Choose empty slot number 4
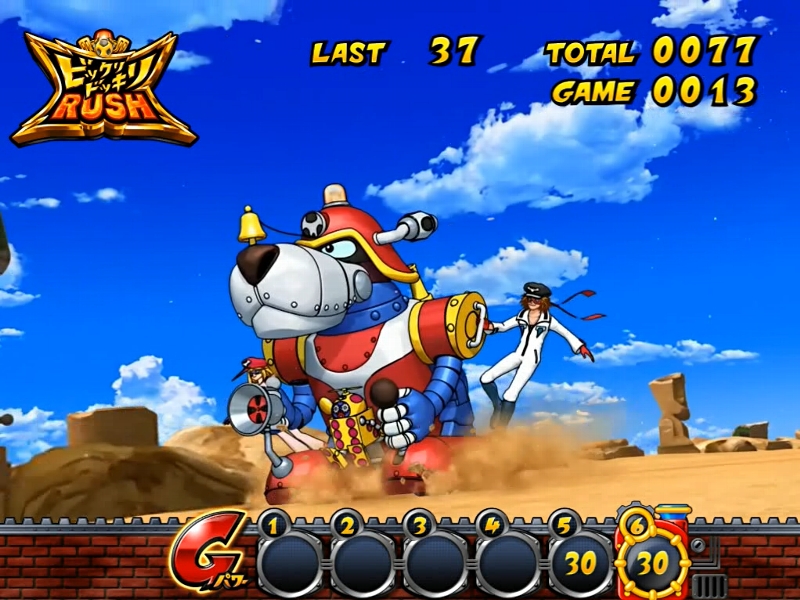800x600 pixels. pyautogui.click(x=506, y=563)
